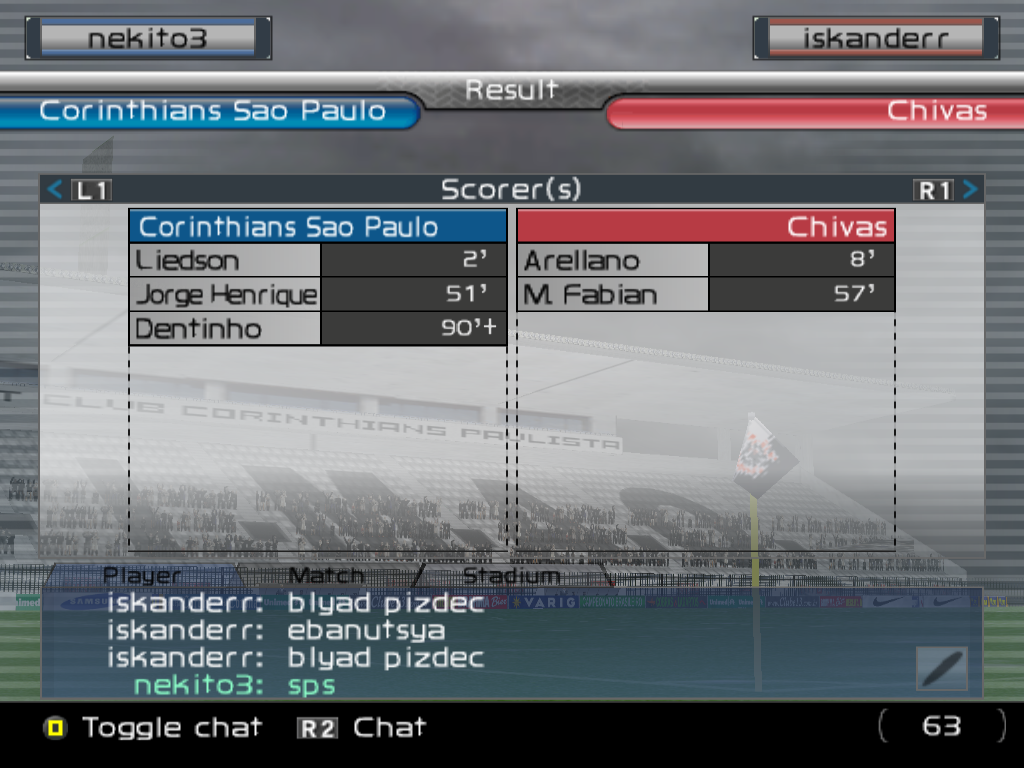Select Arellano scorer row
Image resolution: width=1024 pixels, height=768 pixels.
(x=705, y=261)
